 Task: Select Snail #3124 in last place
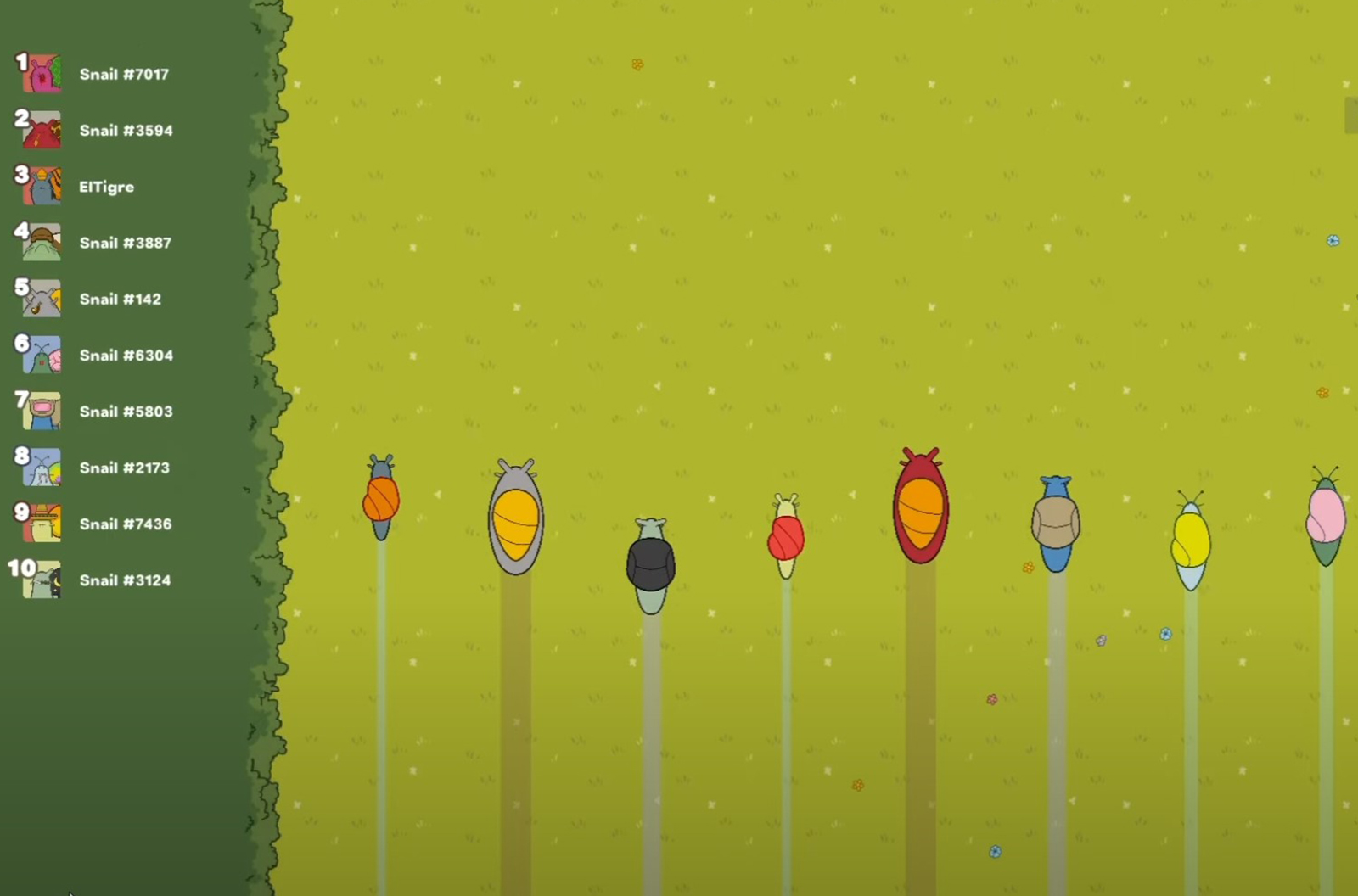tap(125, 580)
